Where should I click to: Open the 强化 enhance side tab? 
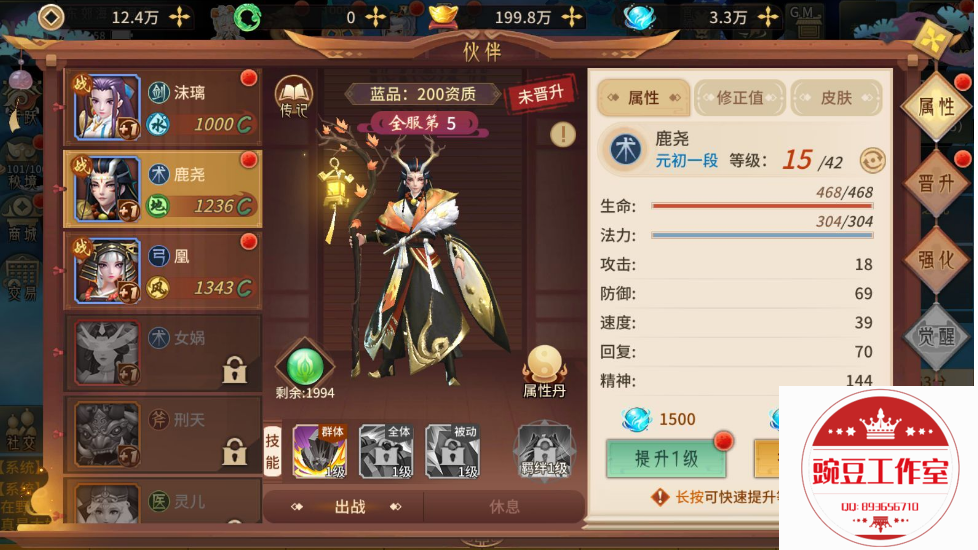[936, 260]
